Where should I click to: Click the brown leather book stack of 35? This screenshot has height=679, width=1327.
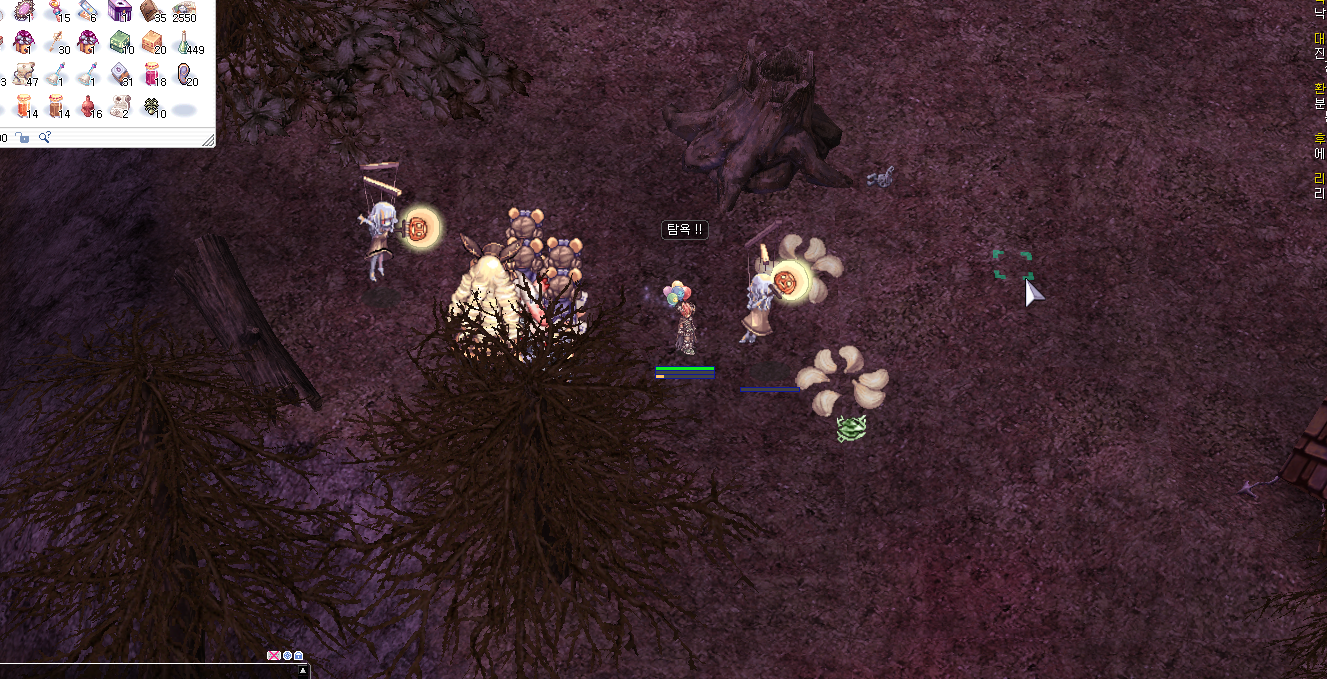pos(151,11)
